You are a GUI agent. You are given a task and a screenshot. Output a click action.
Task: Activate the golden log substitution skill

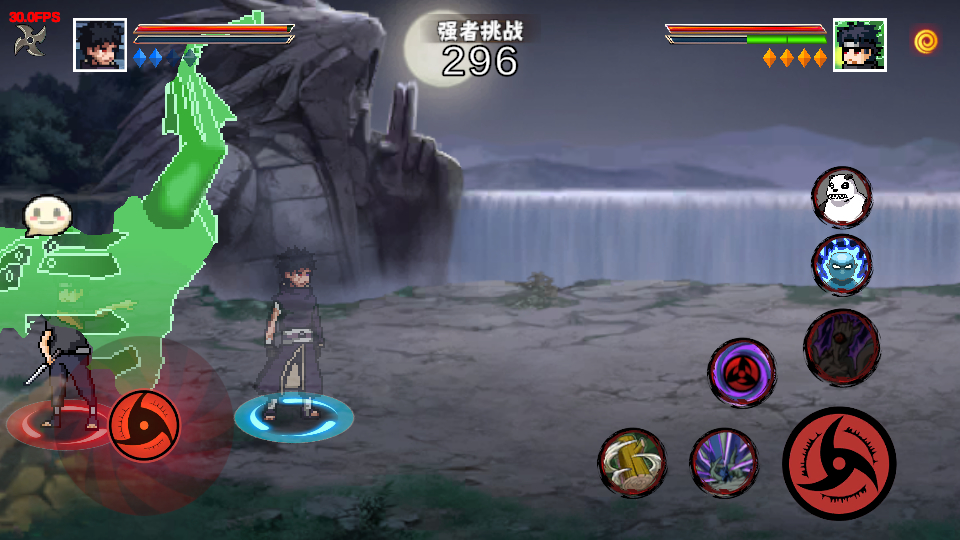coord(632,462)
